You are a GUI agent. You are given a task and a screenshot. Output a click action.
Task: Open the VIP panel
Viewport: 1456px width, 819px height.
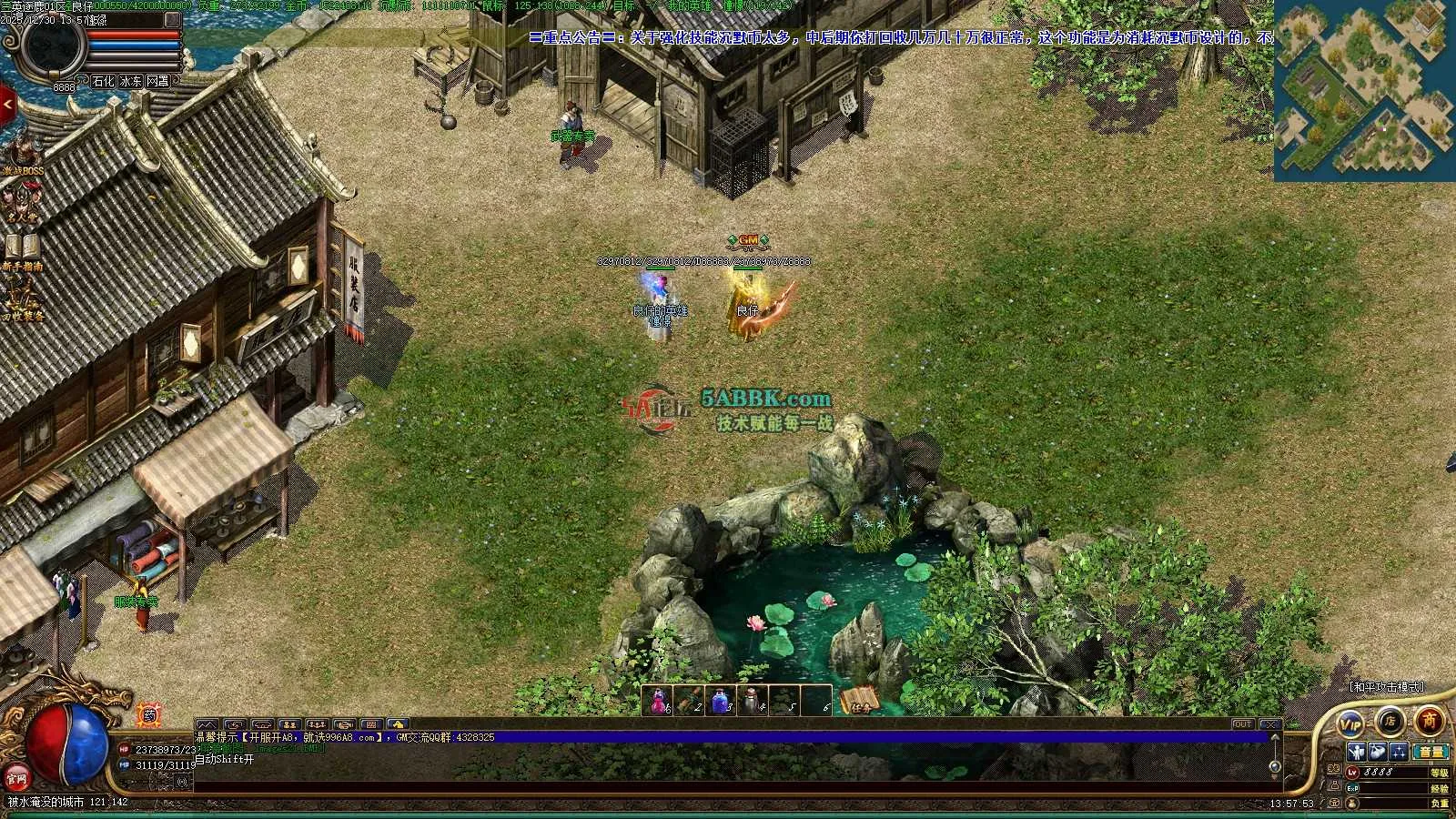tap(1350, 723)
